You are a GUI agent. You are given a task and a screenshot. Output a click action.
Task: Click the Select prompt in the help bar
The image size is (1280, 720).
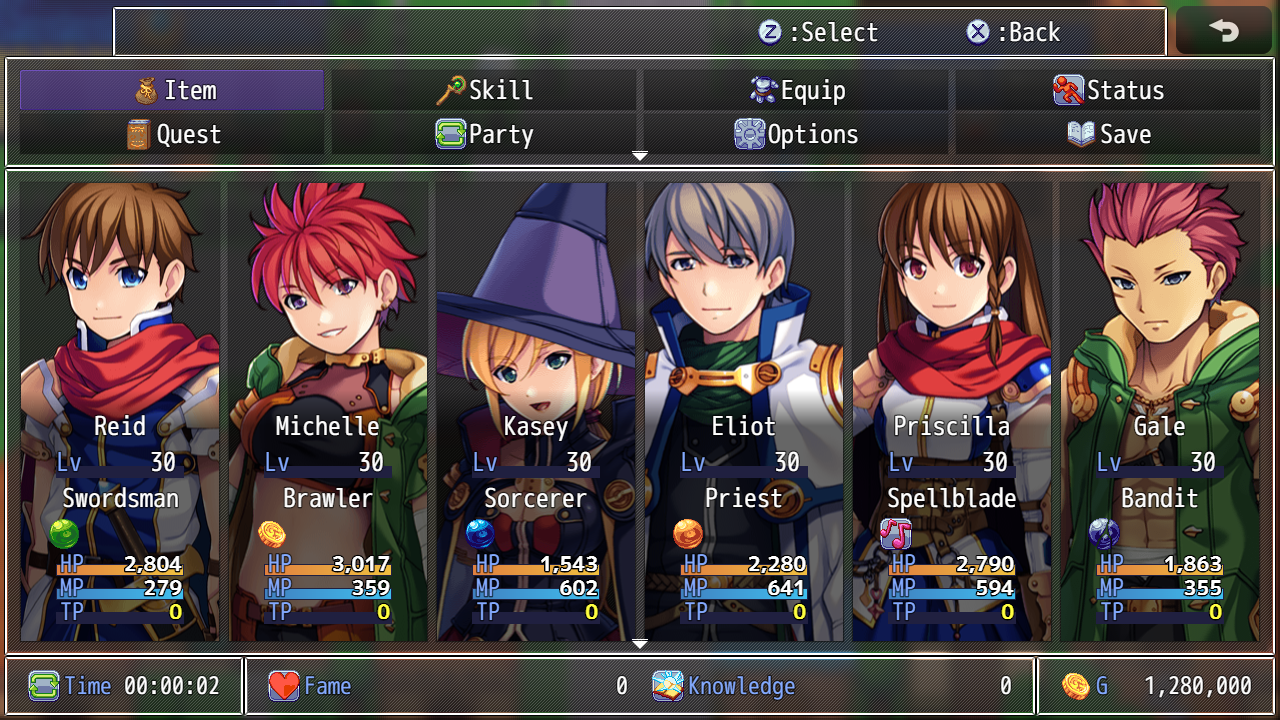[x=818, y=32]
